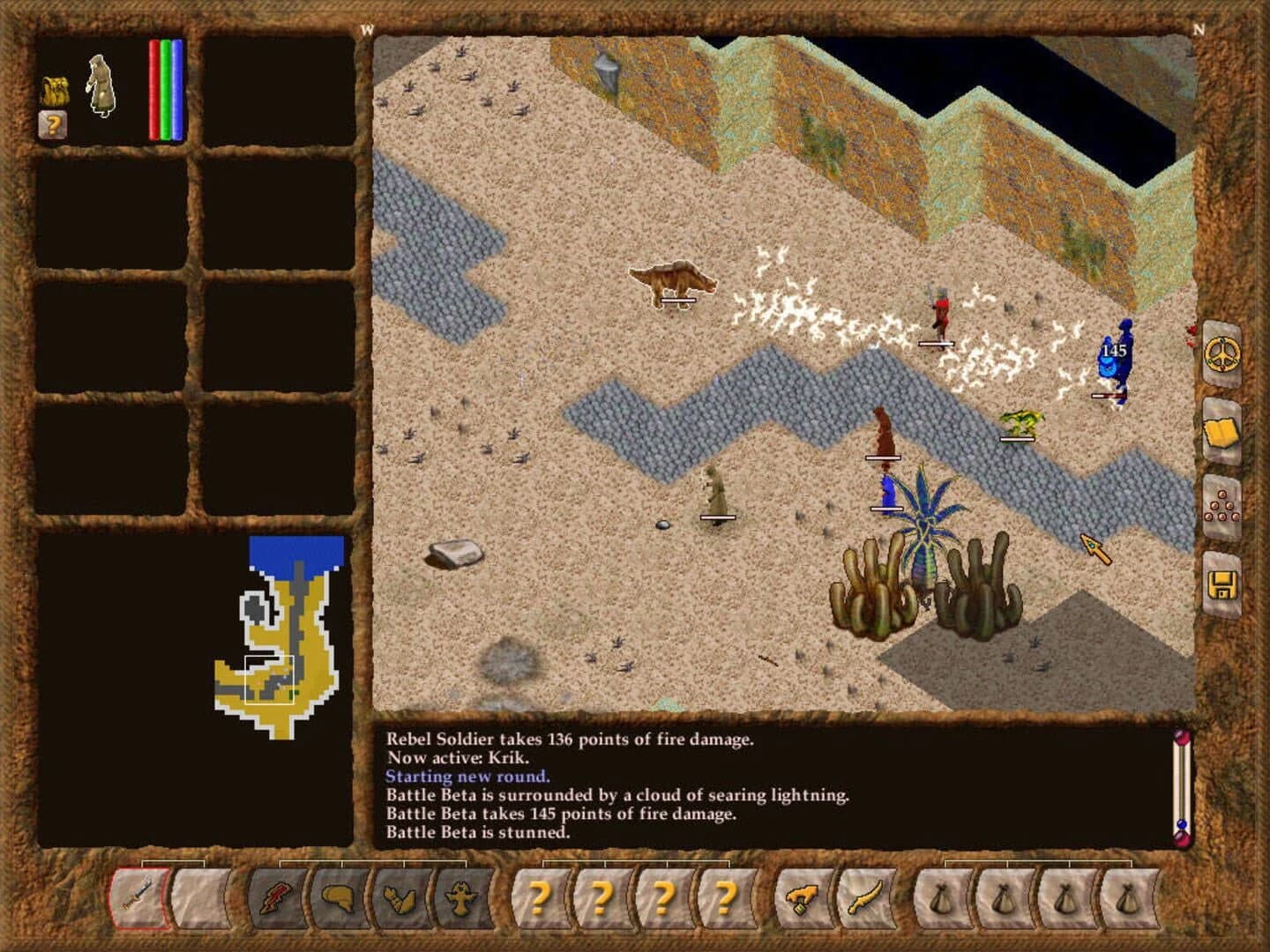Select the winged figure spell icon

tap(459, 898)
